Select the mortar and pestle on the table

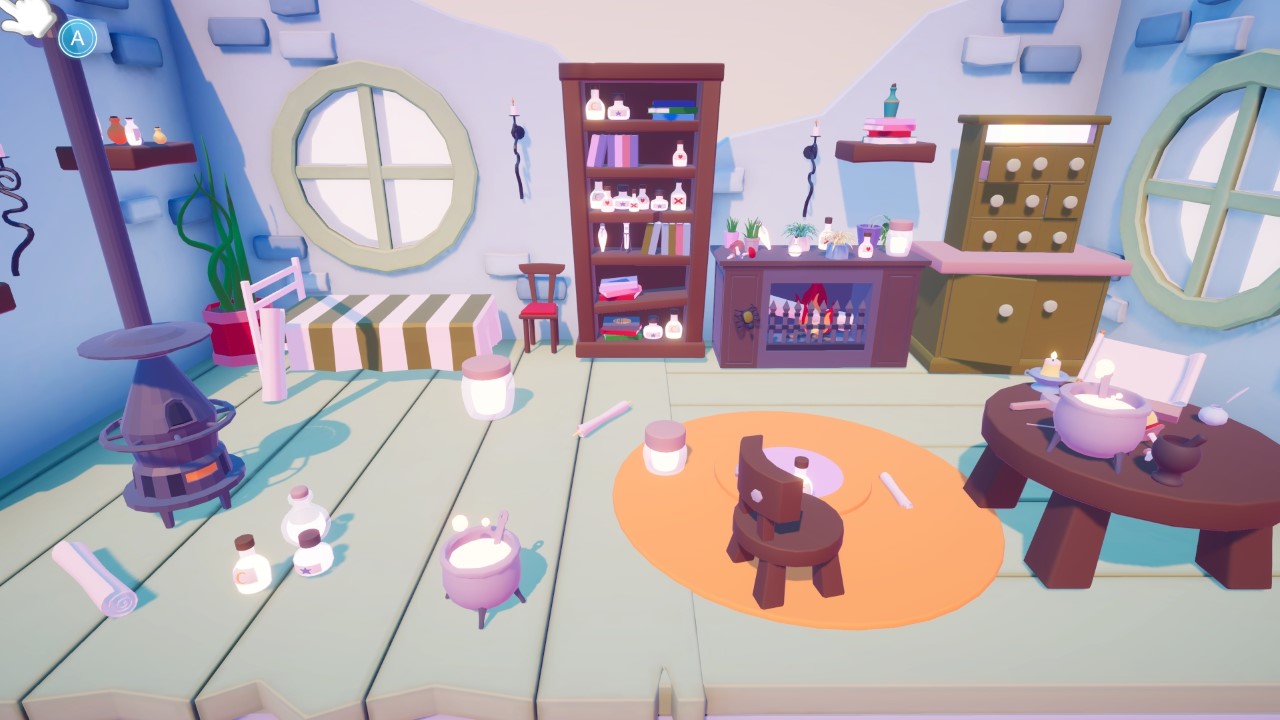point(1180,455)
